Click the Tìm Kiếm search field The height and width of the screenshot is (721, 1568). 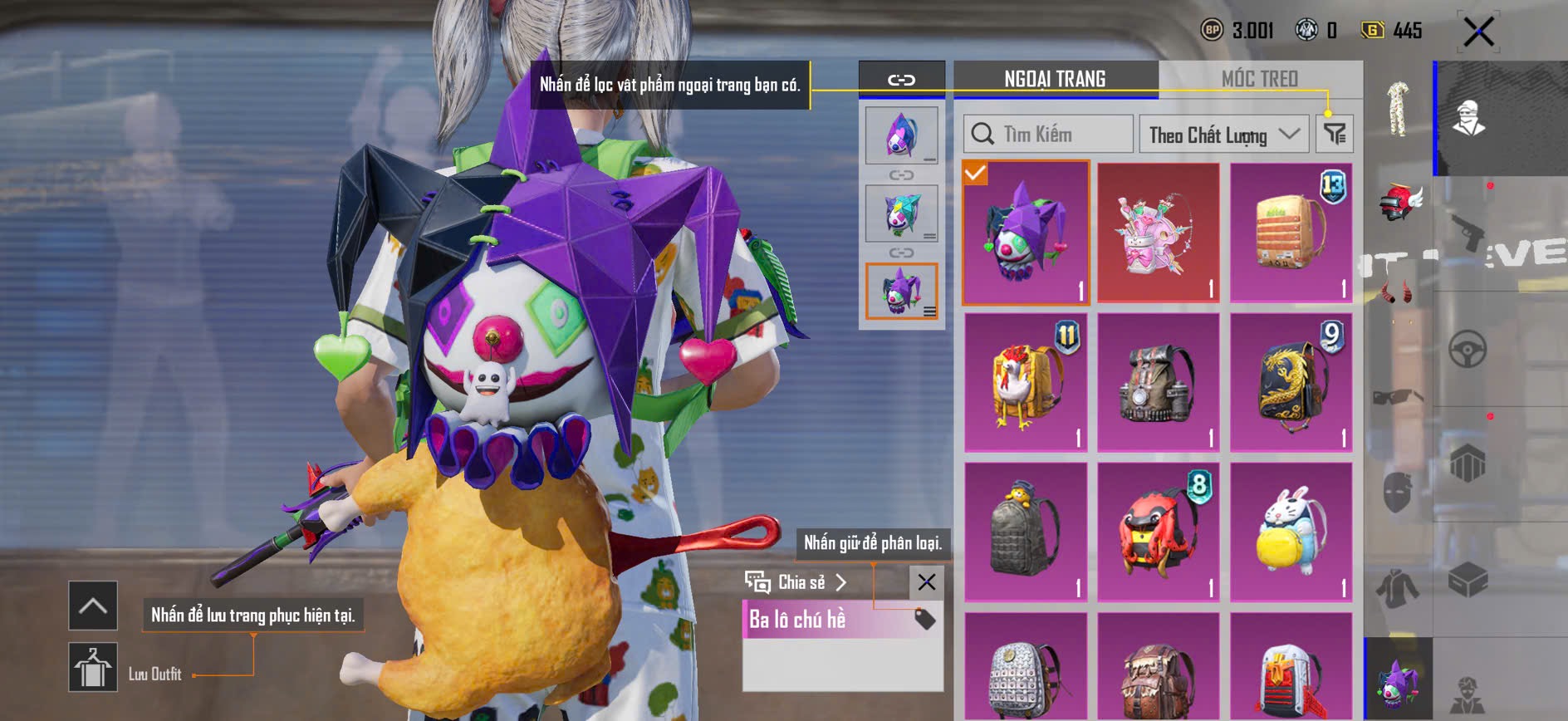(1048, 134)
